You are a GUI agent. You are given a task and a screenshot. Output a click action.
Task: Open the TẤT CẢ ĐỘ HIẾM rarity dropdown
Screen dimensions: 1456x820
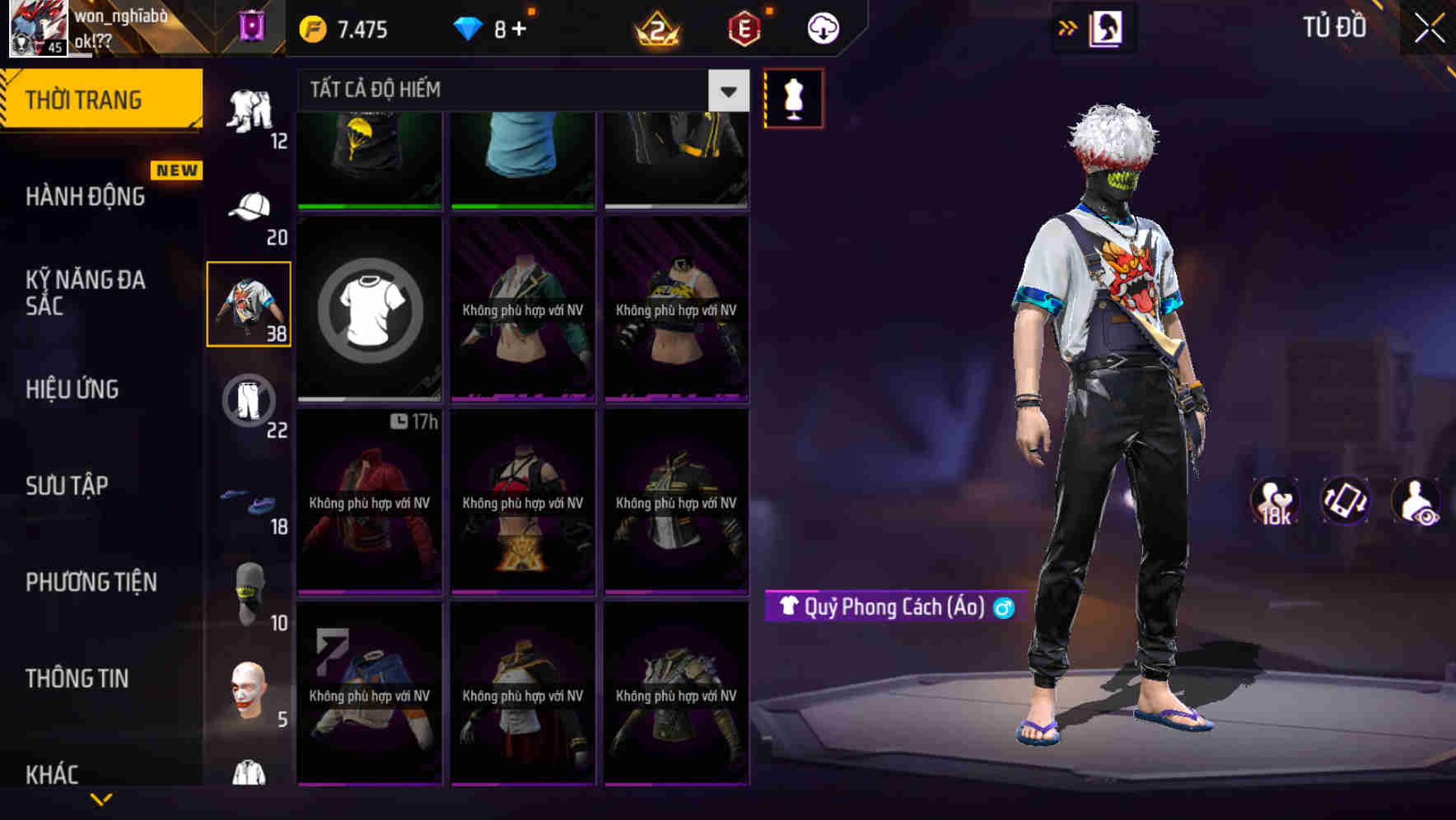[511, 90]
